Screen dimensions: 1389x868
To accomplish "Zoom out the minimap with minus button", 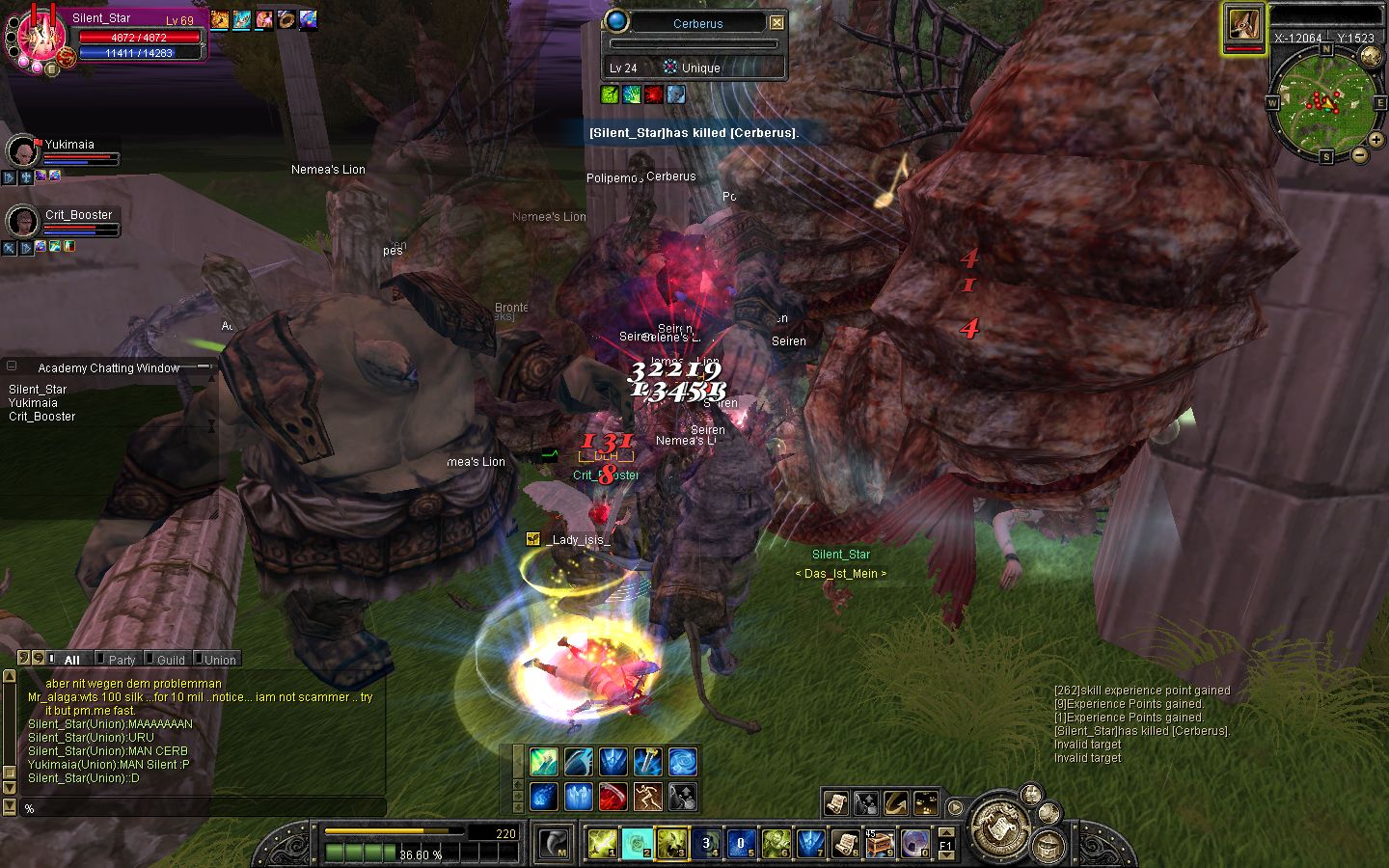I will click(x=1359, y=154).
